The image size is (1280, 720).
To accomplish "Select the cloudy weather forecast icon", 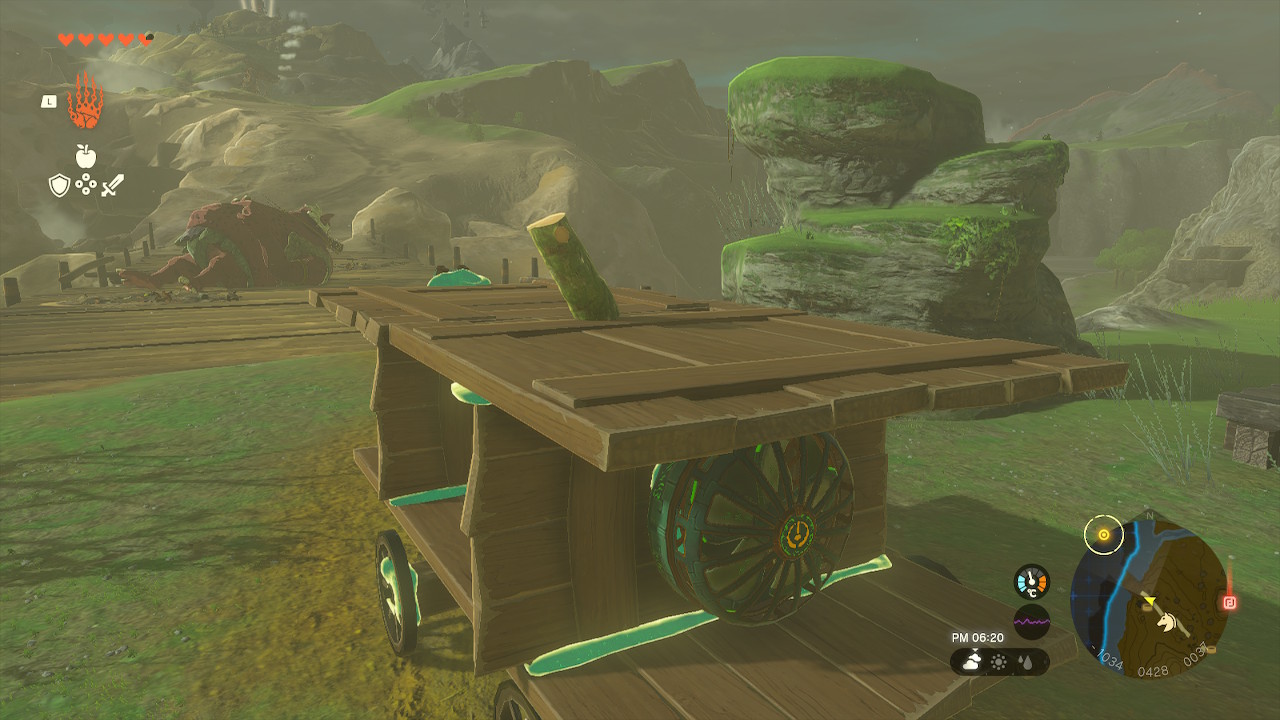I will coord(972,661).
